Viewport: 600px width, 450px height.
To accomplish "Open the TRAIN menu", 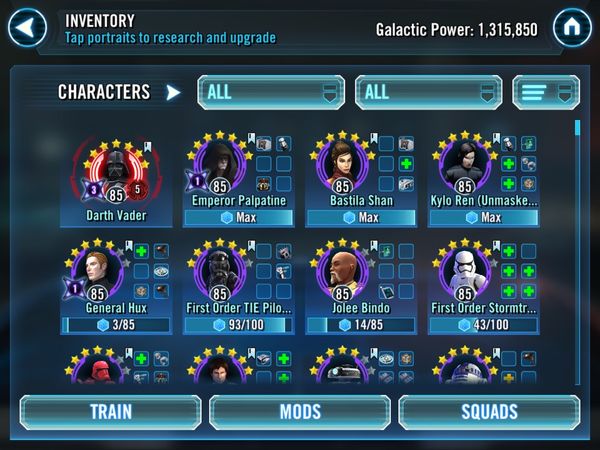I will 110,412.
